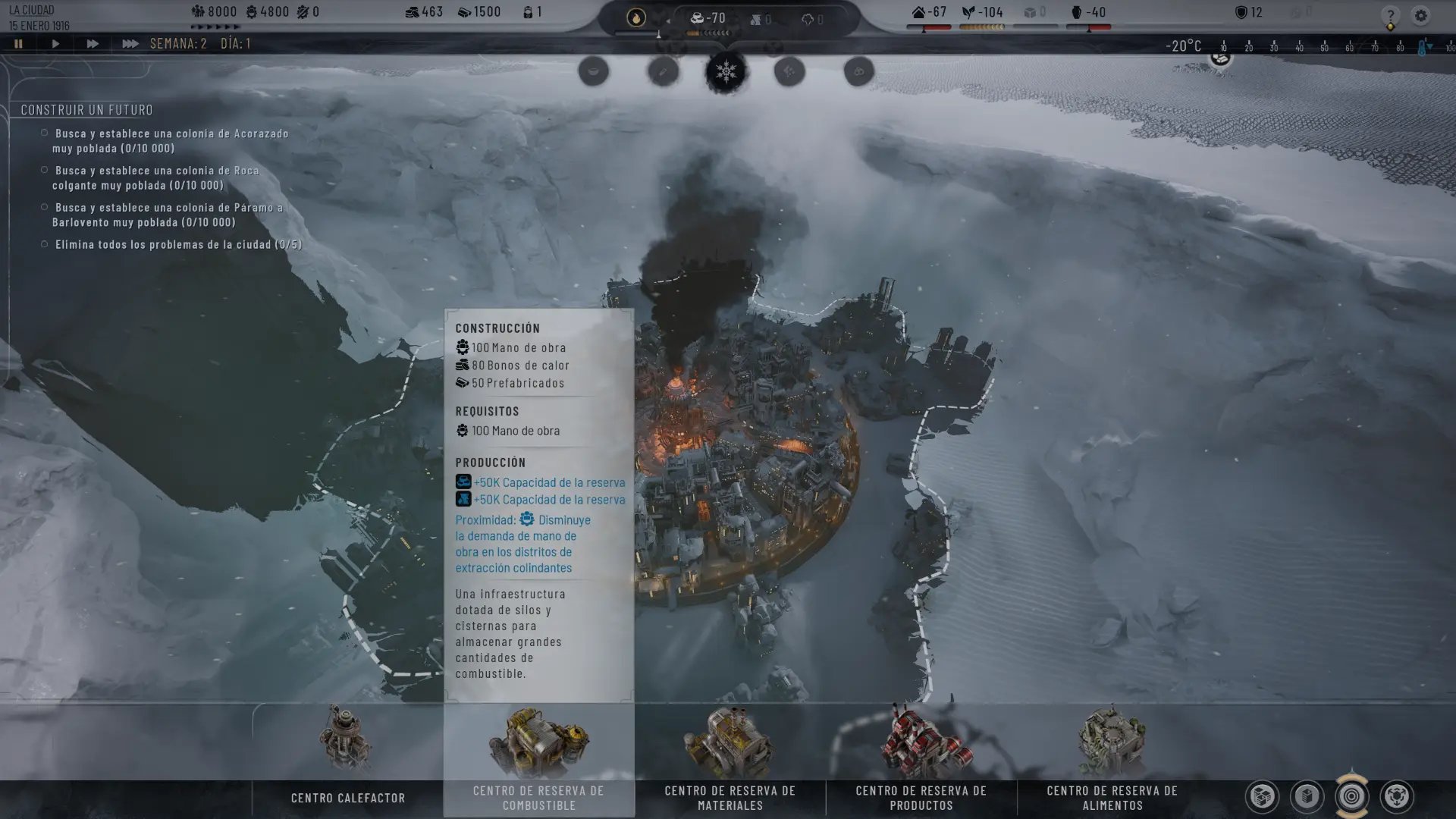Open the heat generator flame icon
1456x819 pixels.
636,17
